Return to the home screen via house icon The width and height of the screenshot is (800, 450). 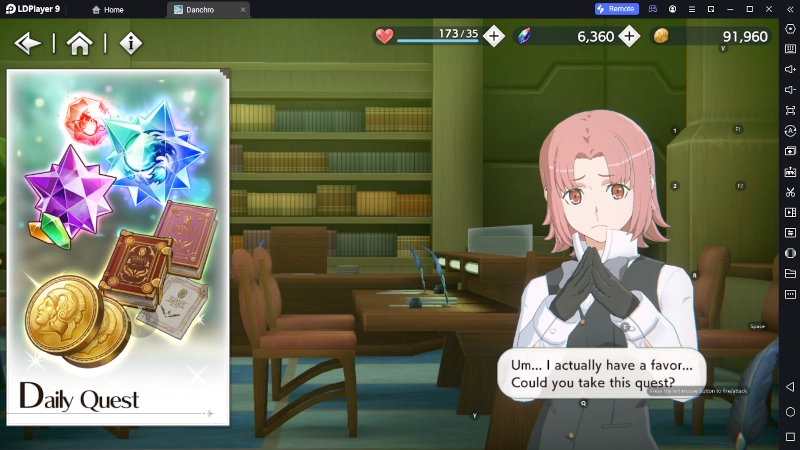[79, 43]
